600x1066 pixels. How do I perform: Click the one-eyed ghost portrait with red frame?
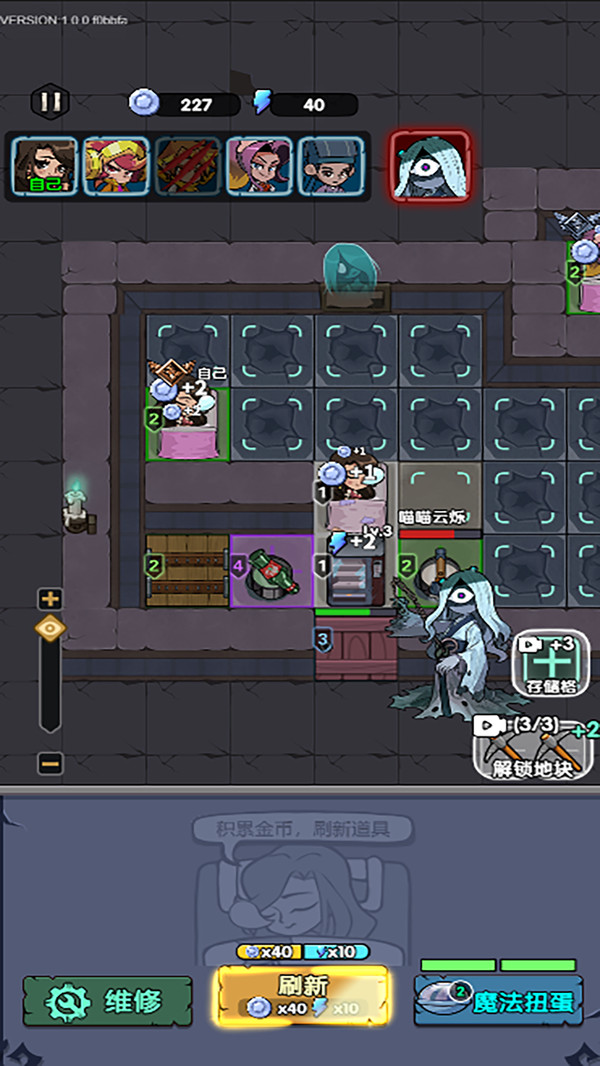(429, 167)
